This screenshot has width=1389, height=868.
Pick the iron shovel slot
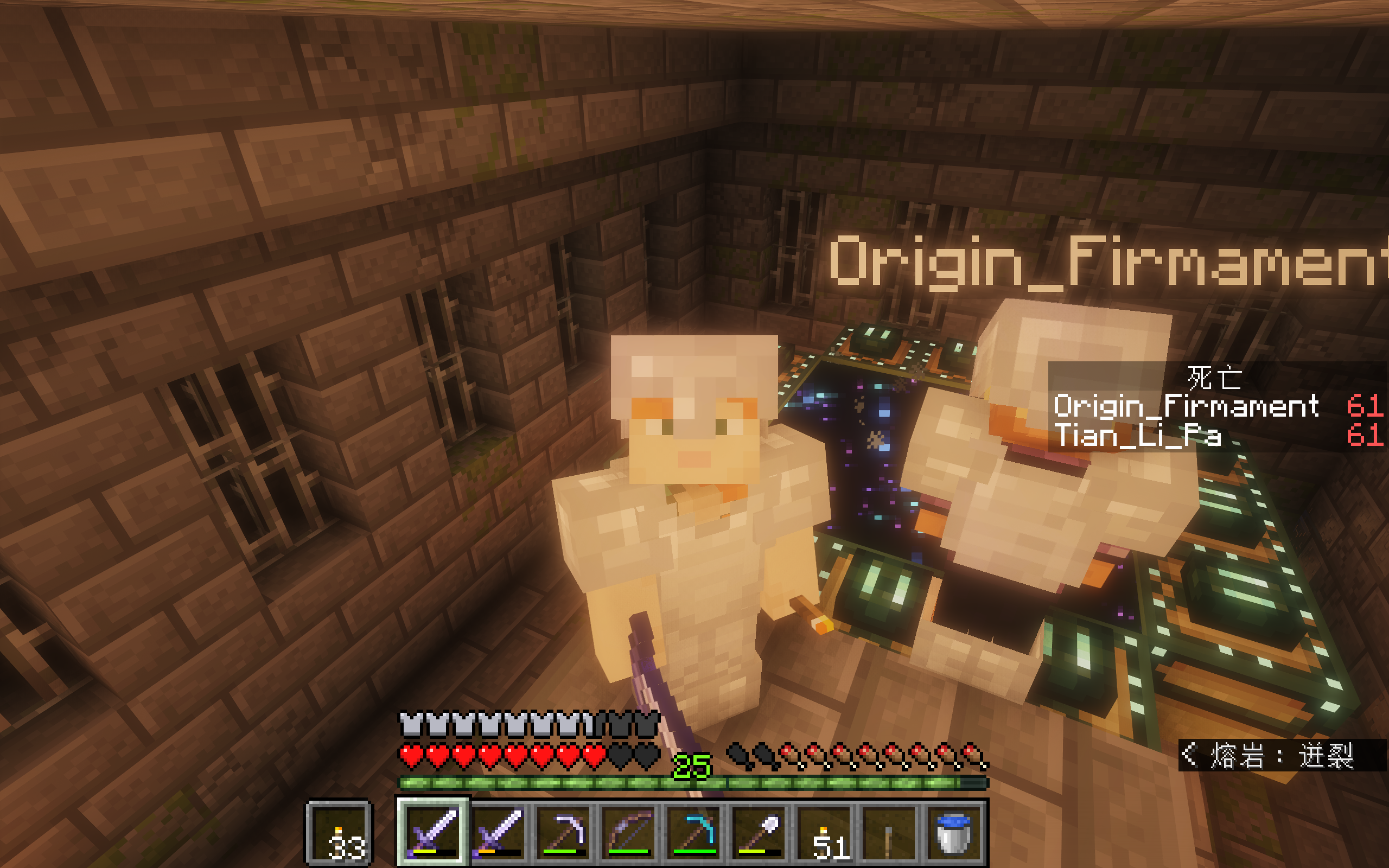point(761,832)
